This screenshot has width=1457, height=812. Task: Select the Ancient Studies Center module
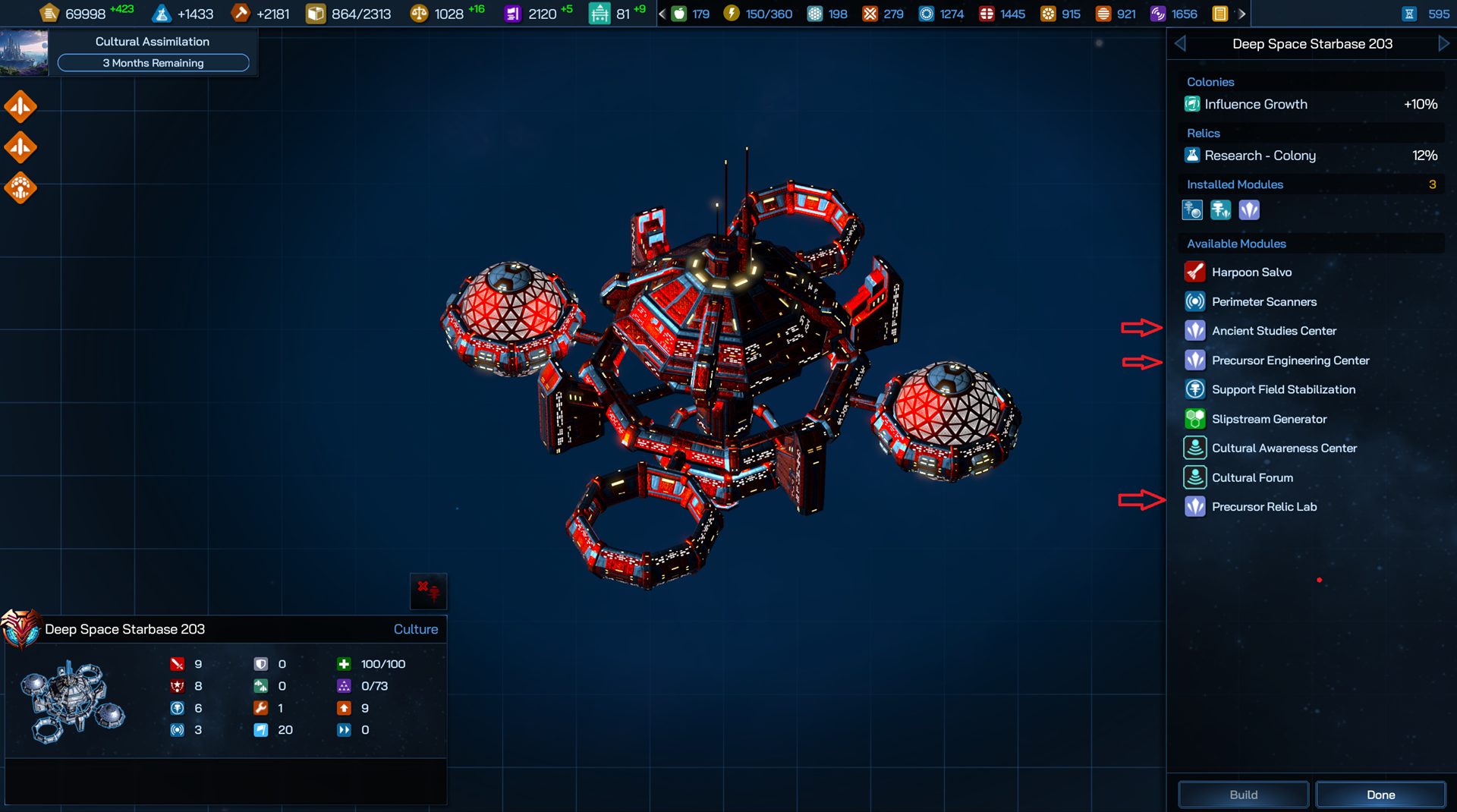coord(1273,331)
